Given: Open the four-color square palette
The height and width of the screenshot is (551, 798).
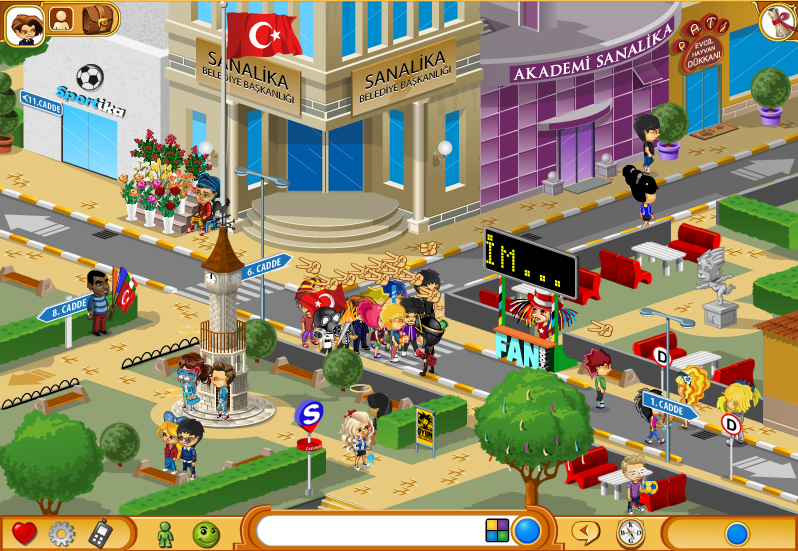Looking at the screenshot, I should click(x=497, y=530).
